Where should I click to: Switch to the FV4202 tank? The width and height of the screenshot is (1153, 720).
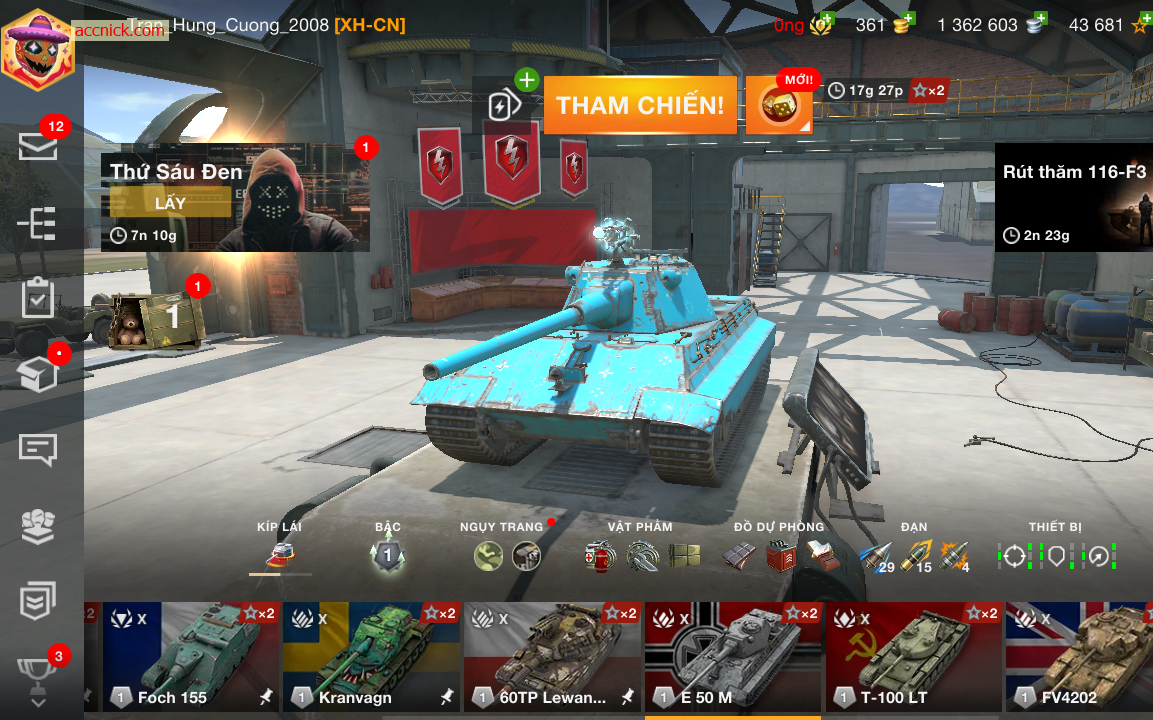click(x=1080, y=656)
